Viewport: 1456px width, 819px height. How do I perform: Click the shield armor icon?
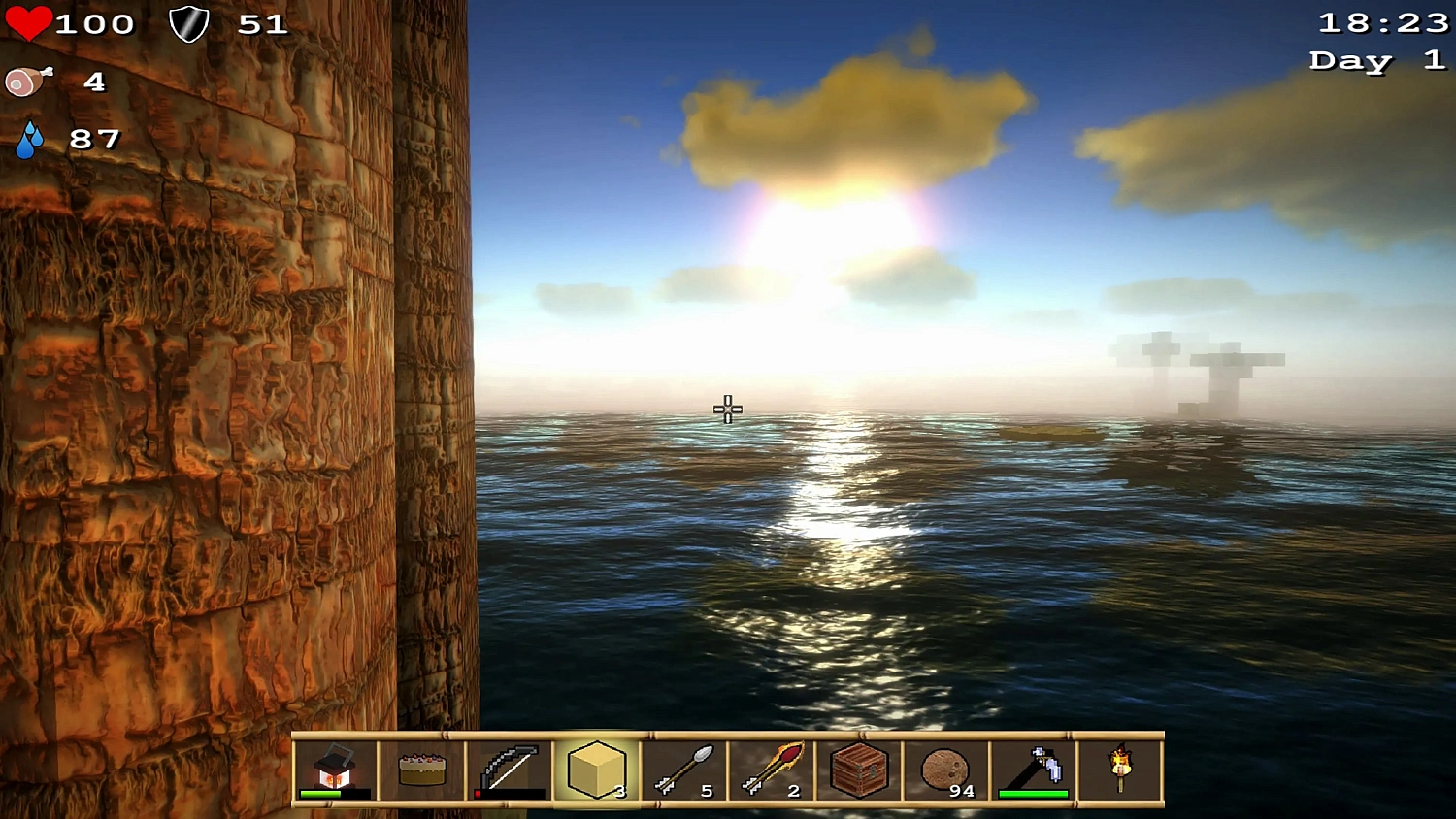[190, 22]
